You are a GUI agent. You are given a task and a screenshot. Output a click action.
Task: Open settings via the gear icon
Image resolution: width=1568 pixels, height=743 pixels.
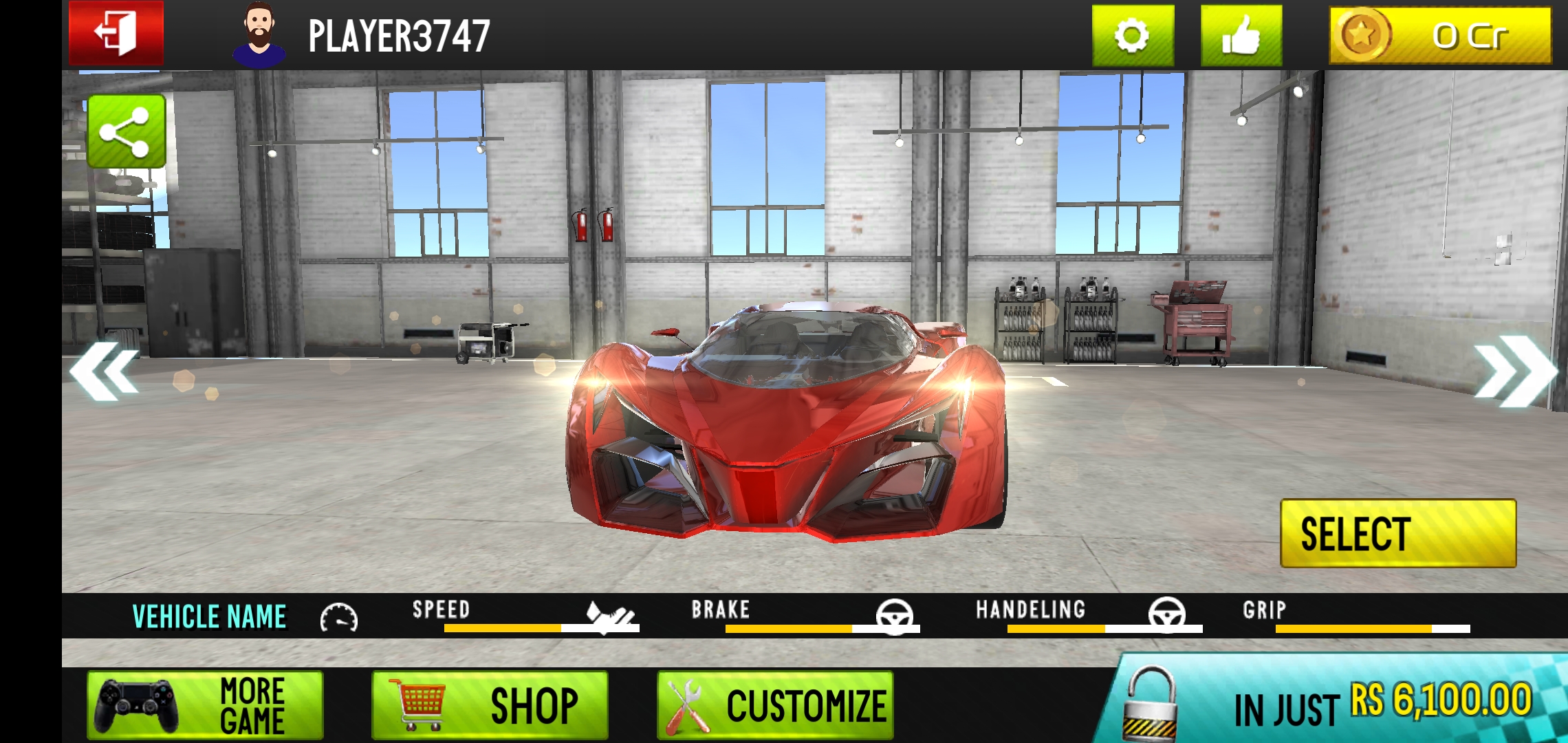tap(1132, 36)
